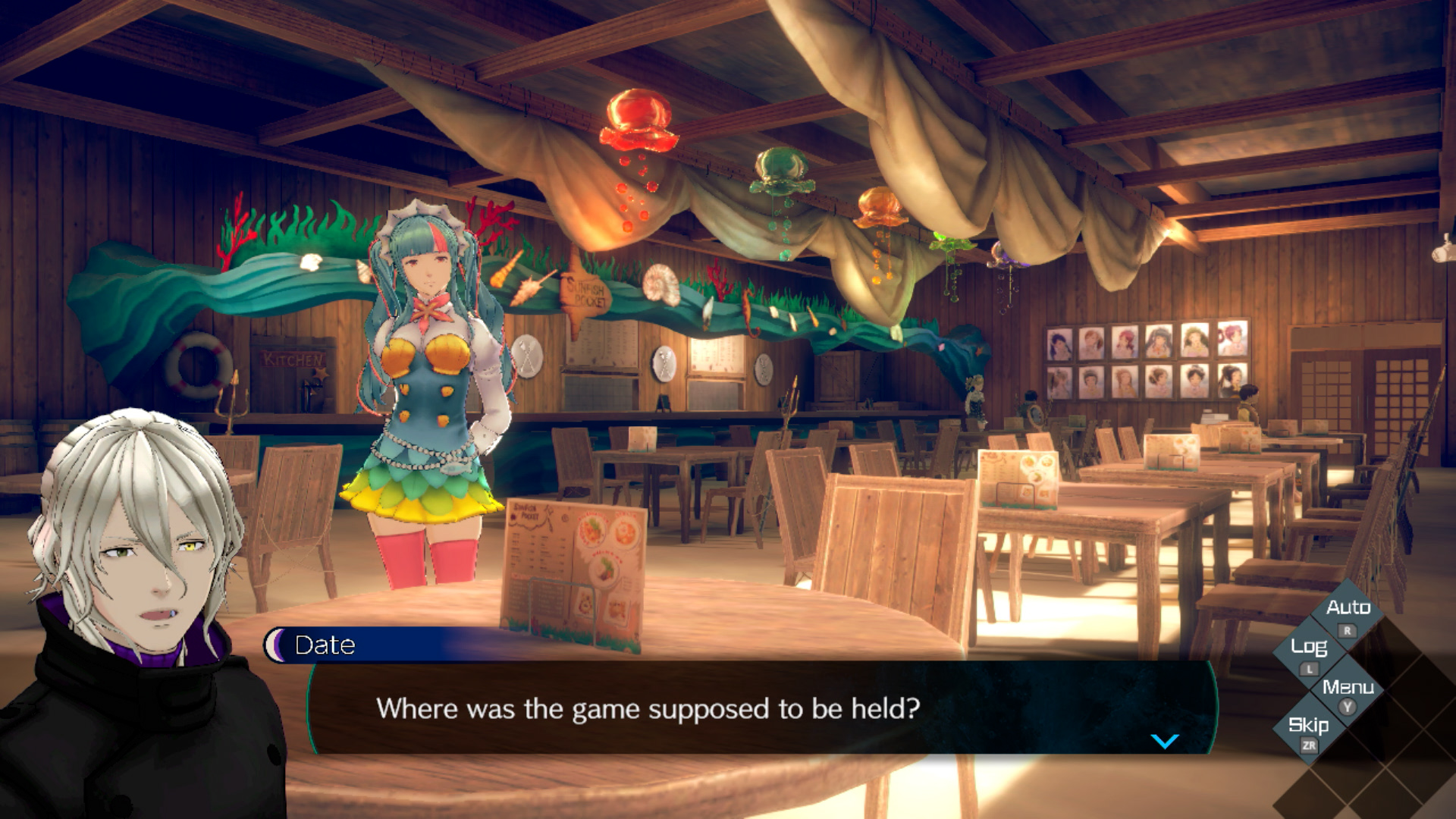Open the dialogue Log

point(1309,648)
